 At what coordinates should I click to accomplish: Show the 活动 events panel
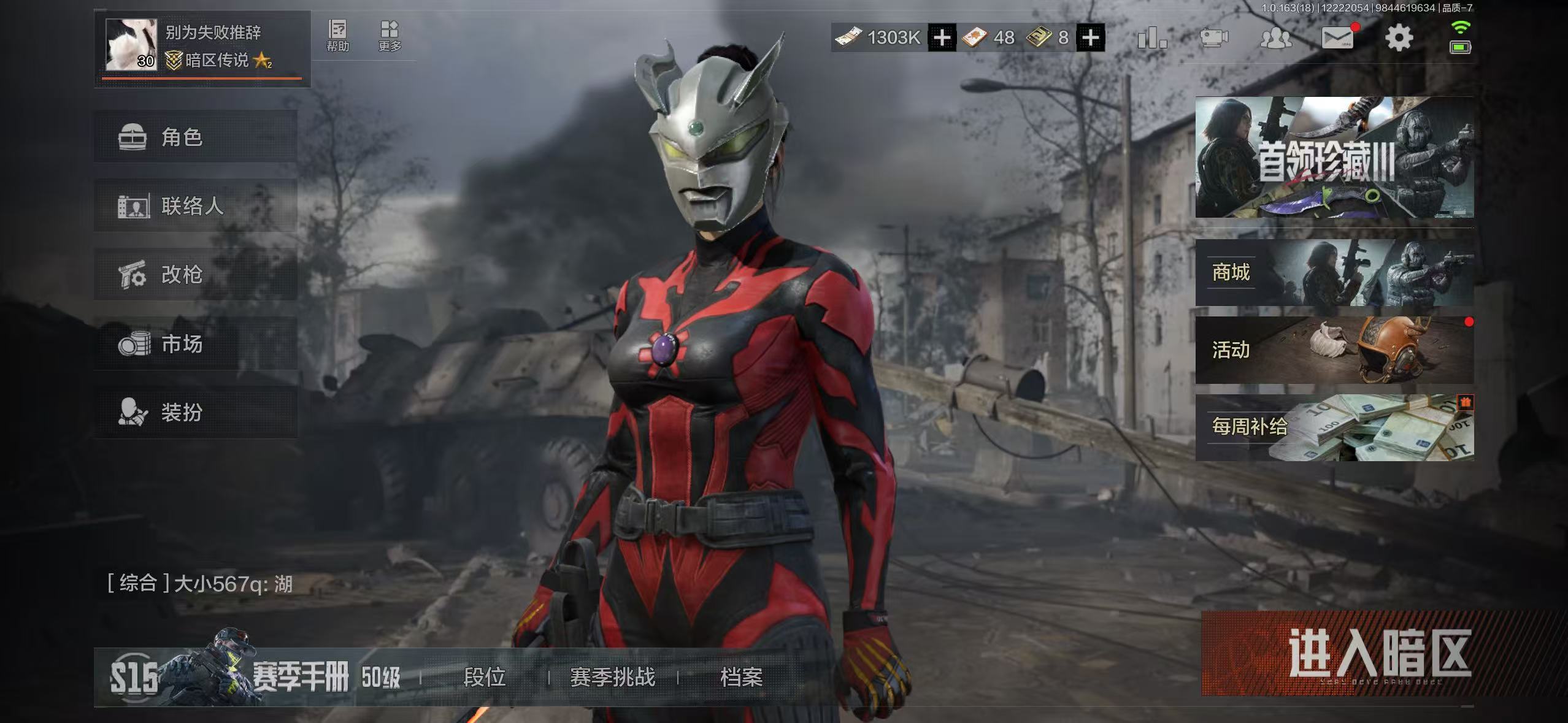[x=1334, y=350]
